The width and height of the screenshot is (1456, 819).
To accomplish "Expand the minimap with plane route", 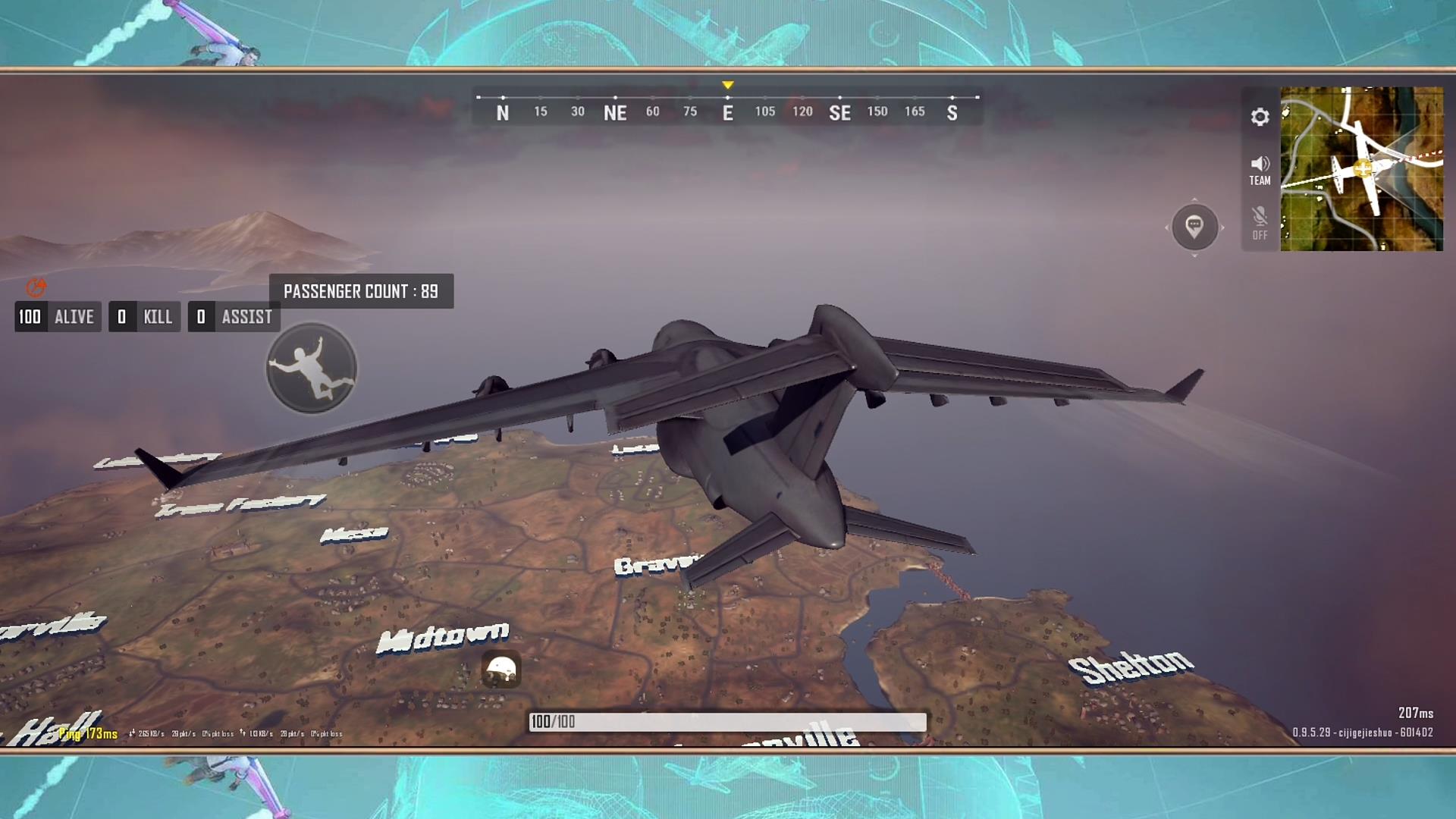I will [x=1361, y=168].
